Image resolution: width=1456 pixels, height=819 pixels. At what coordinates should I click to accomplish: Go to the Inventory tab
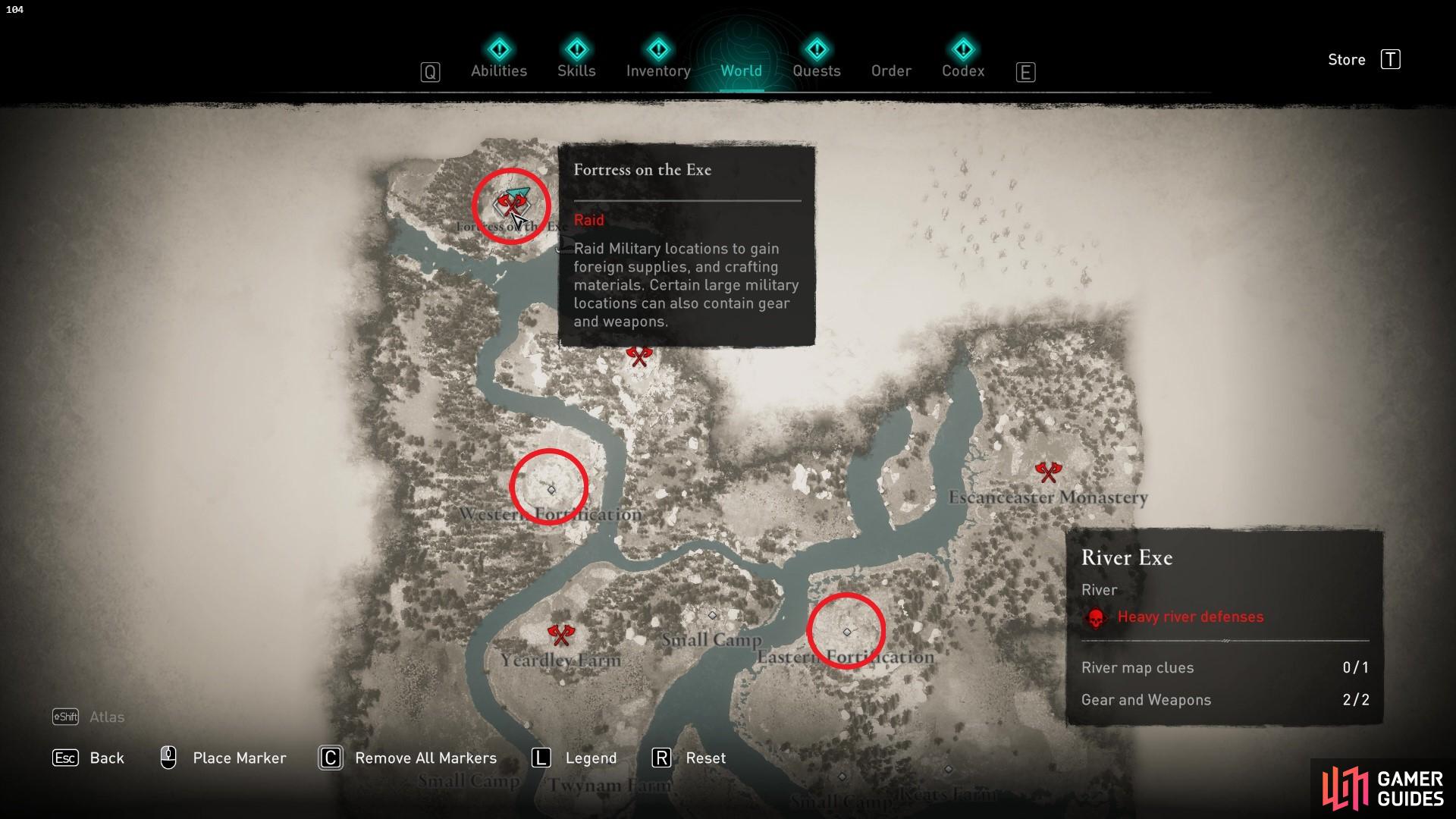(x=658, y=71)
